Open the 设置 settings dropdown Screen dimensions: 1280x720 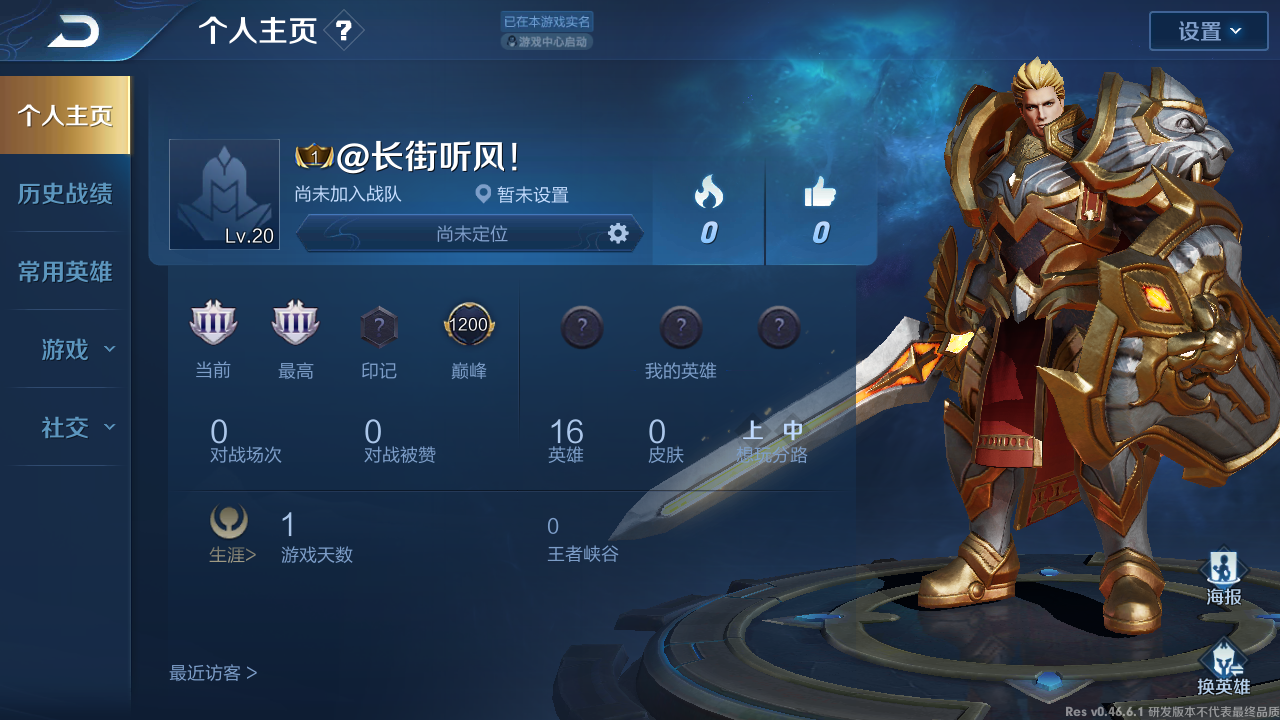tap(1208, 31)
